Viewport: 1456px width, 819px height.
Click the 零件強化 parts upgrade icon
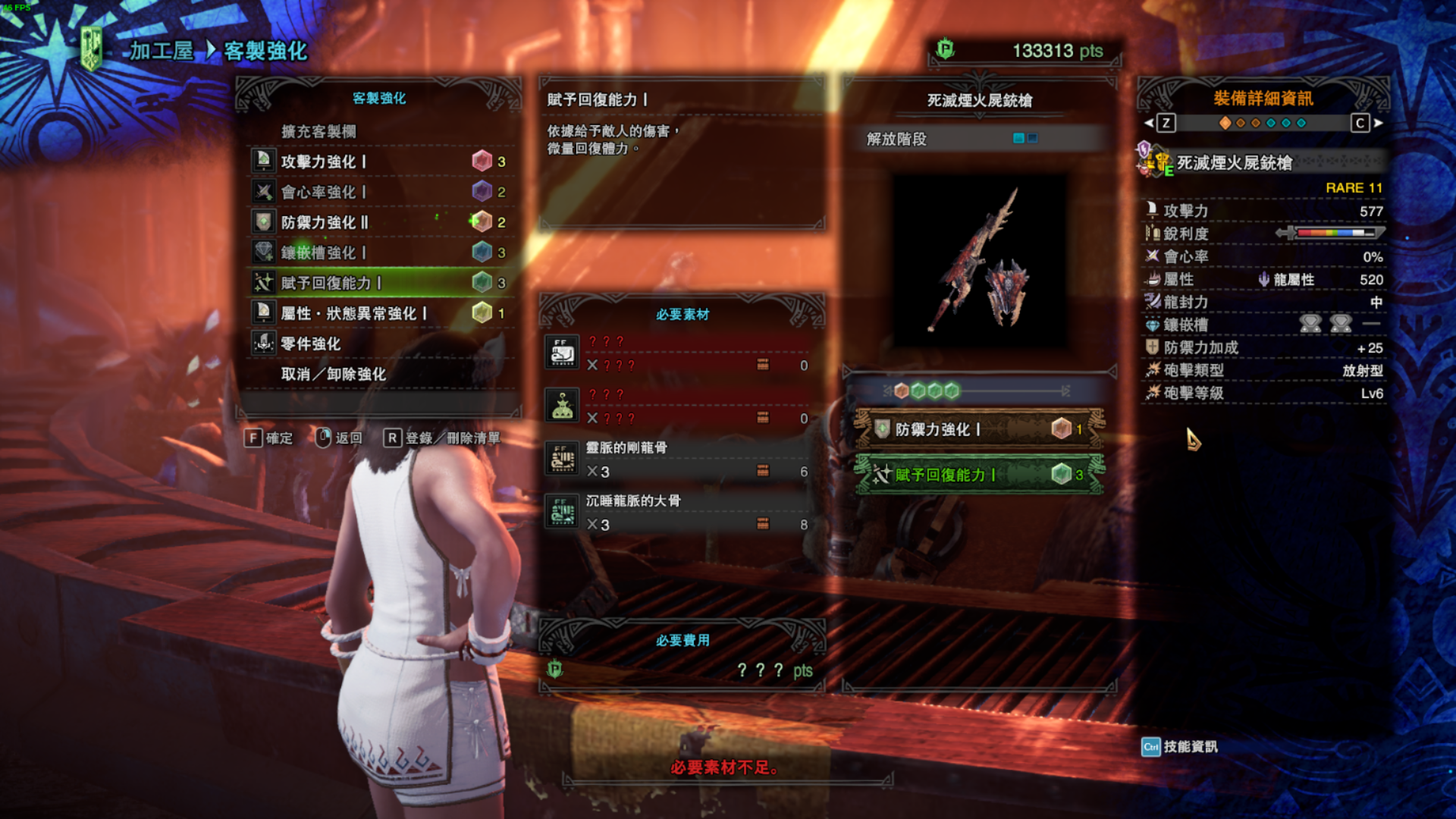pos(263,344)
